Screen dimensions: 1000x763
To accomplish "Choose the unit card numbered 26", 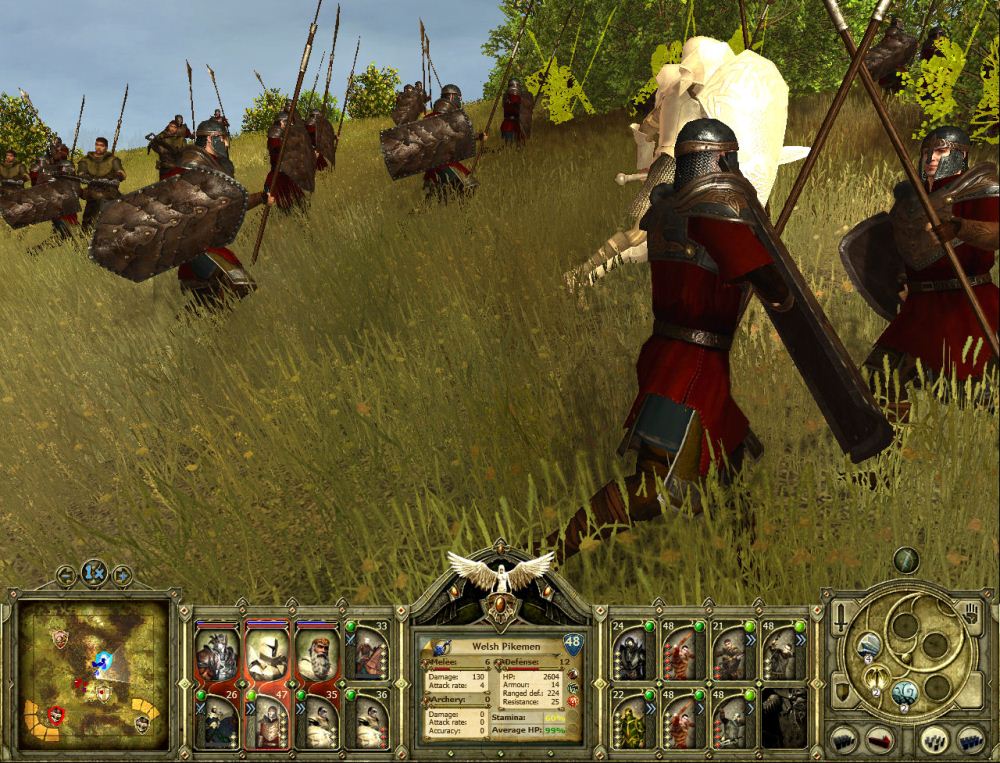I will (x=217, y=719).
